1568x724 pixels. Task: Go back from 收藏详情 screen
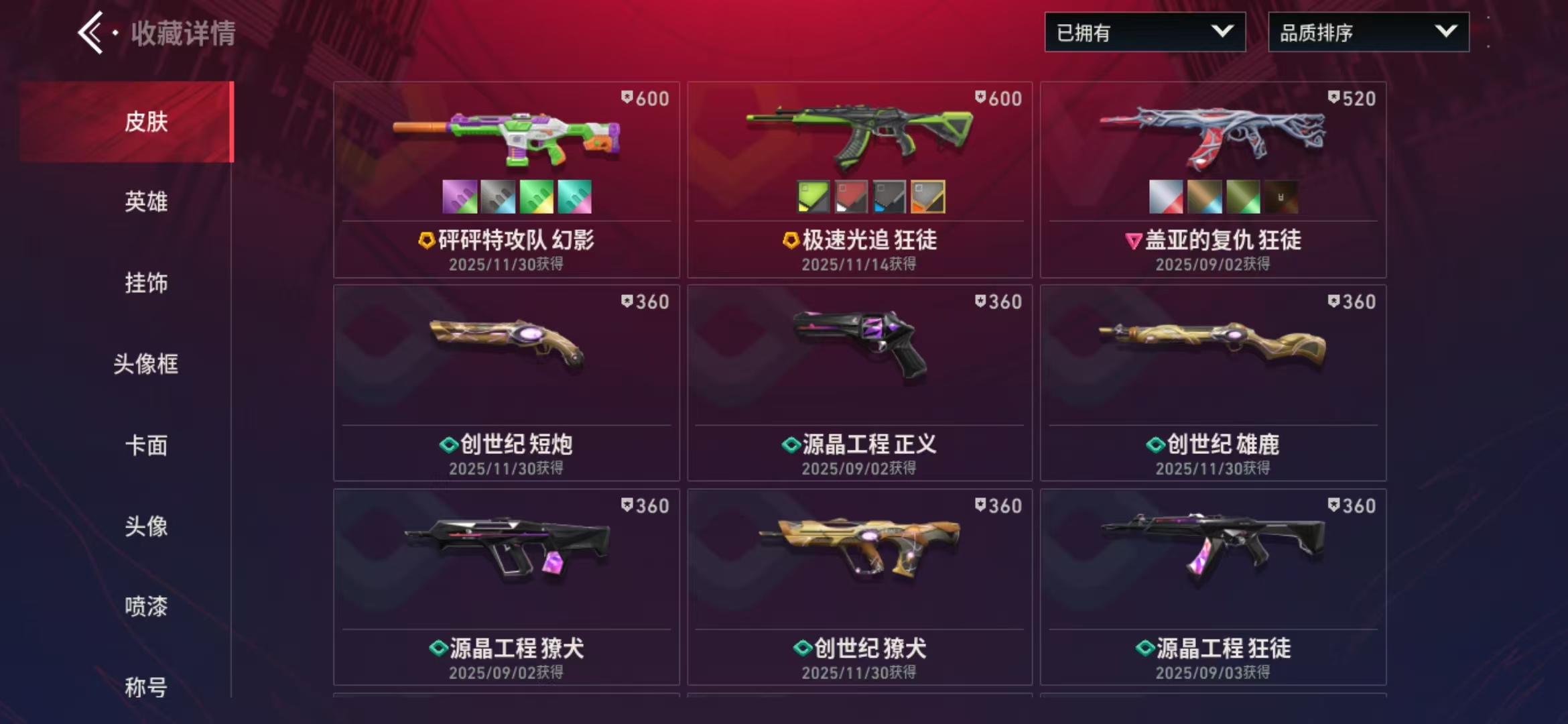tap(91, 32)
